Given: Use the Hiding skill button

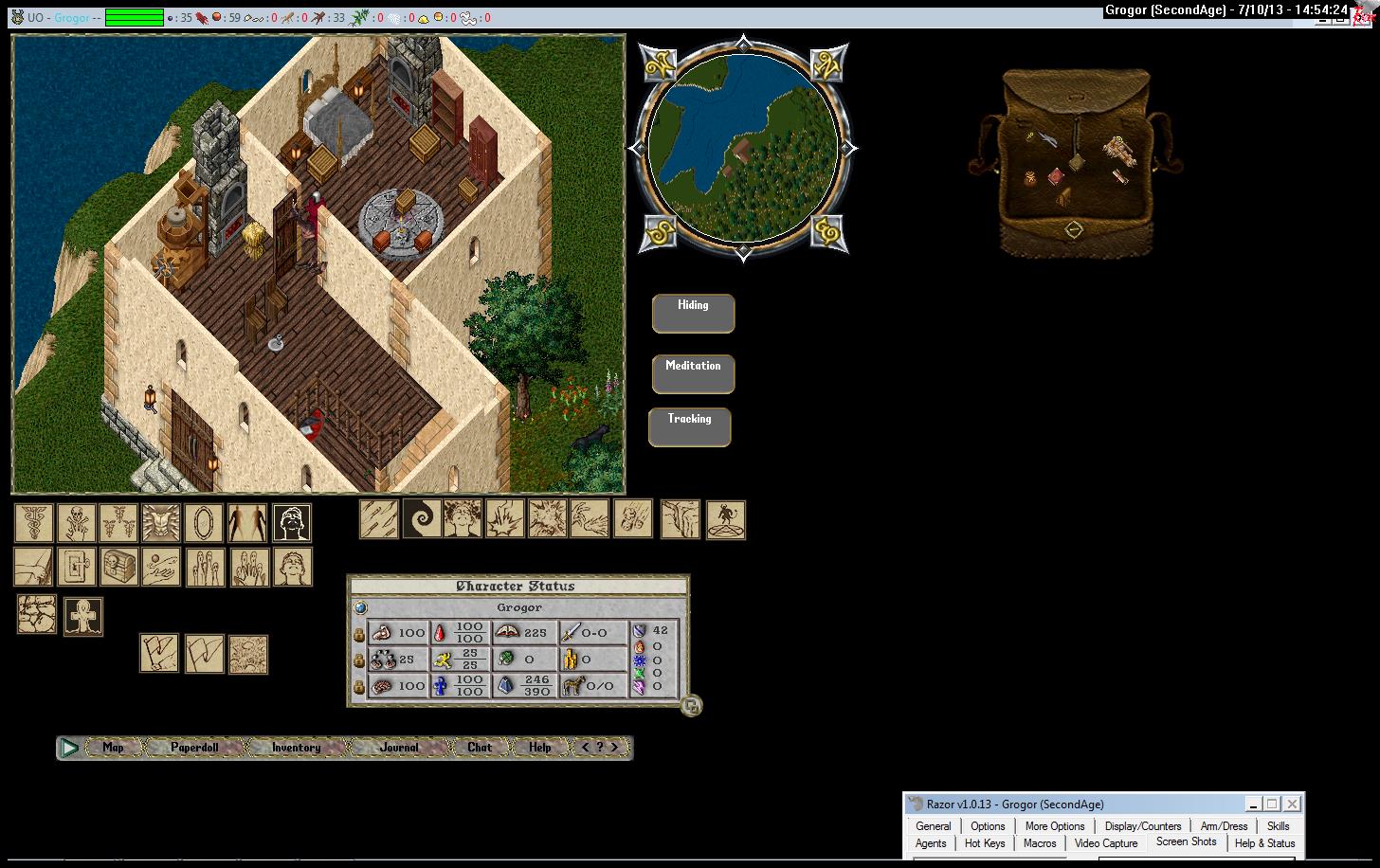Looking at the screenshot, I should (693, 314).
